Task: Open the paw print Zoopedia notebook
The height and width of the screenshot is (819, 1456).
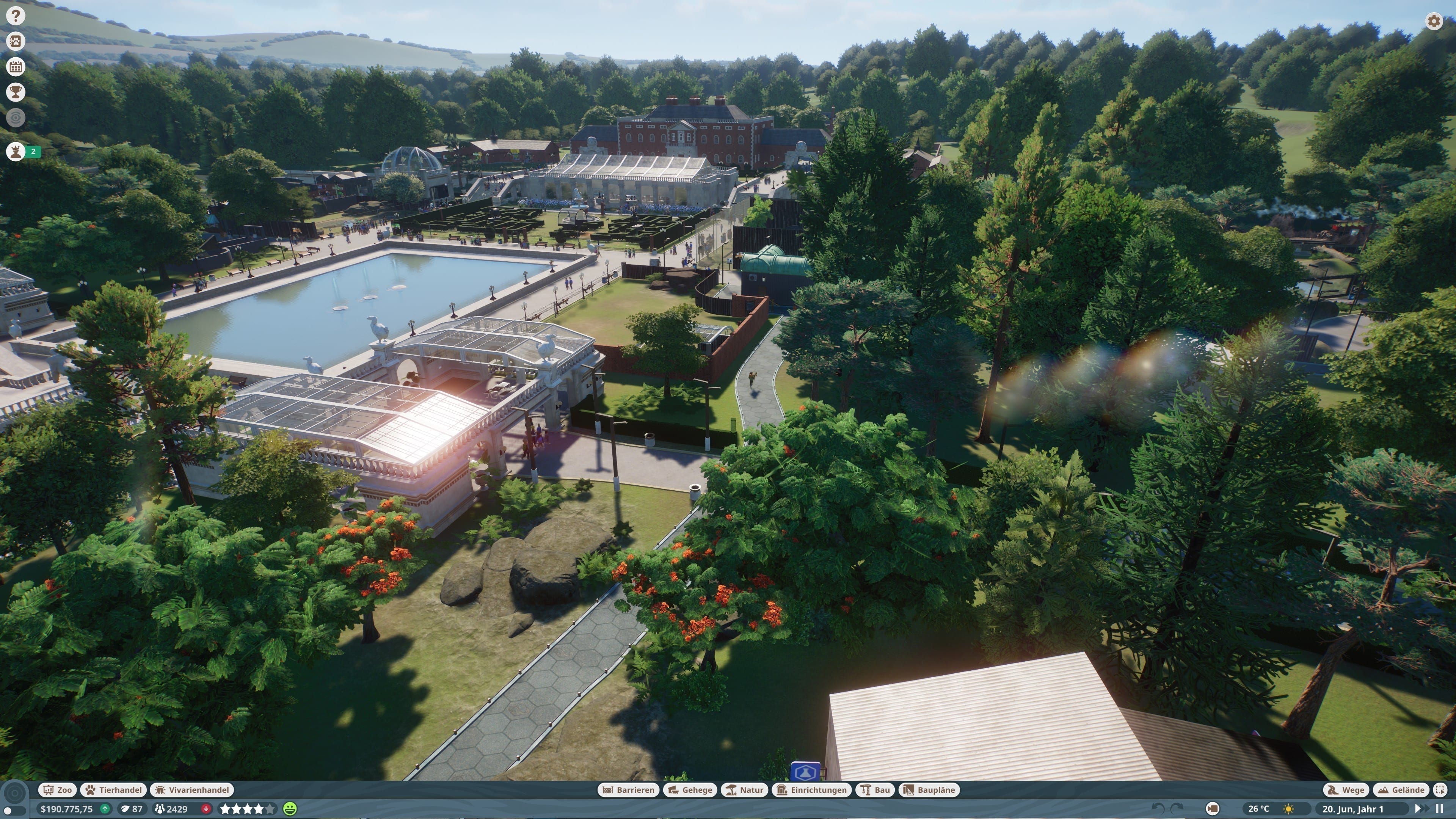Action: point(16,41)
